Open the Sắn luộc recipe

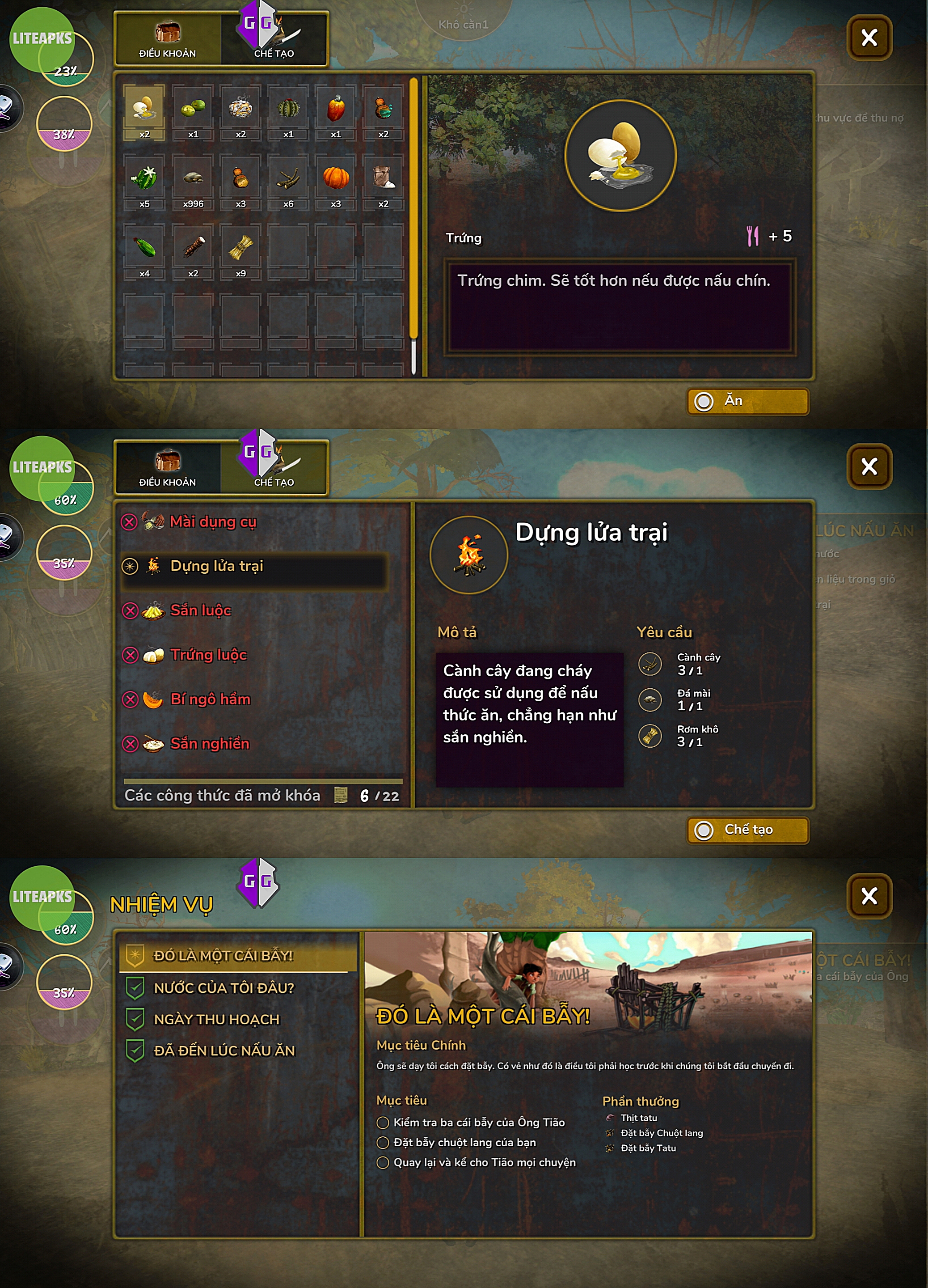200,610
